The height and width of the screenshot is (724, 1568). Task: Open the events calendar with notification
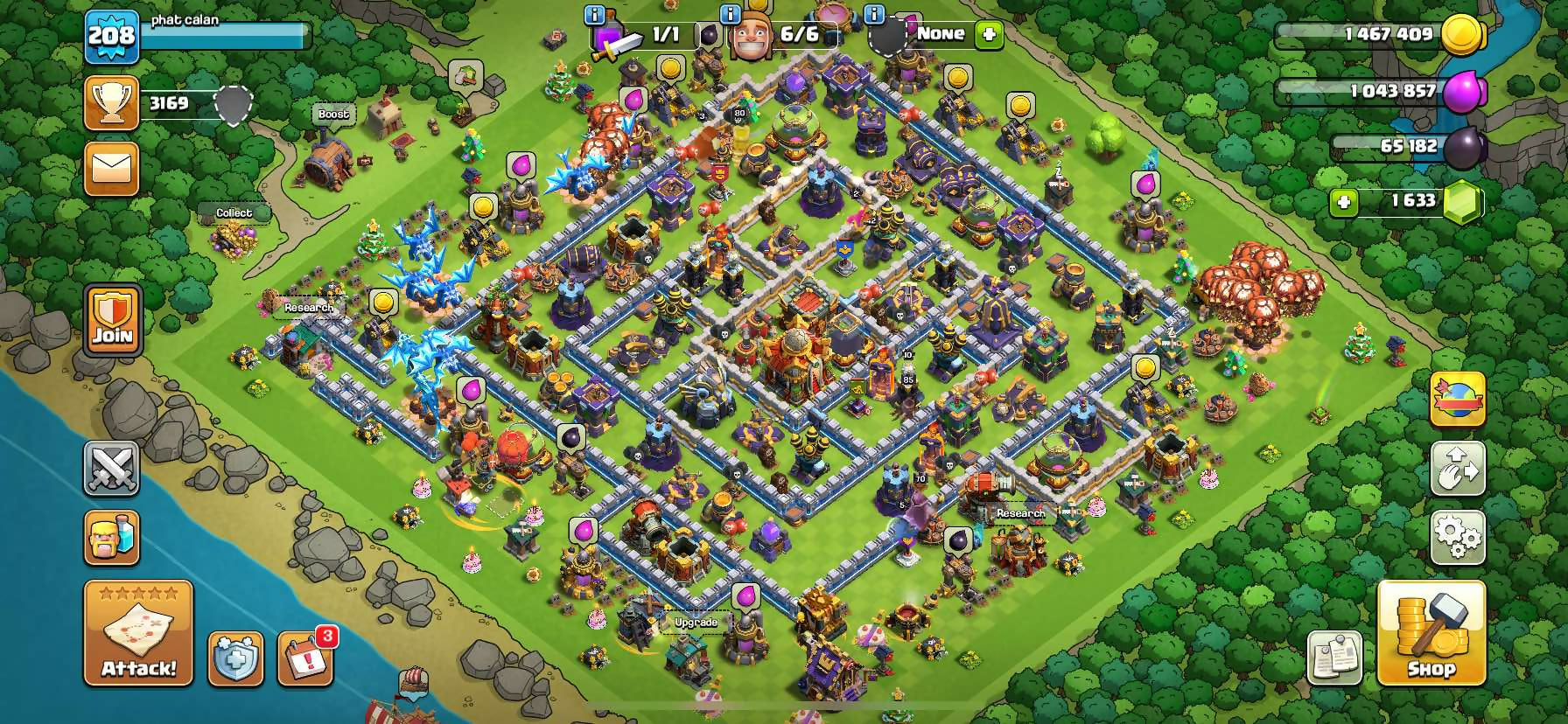coord(305,658)
